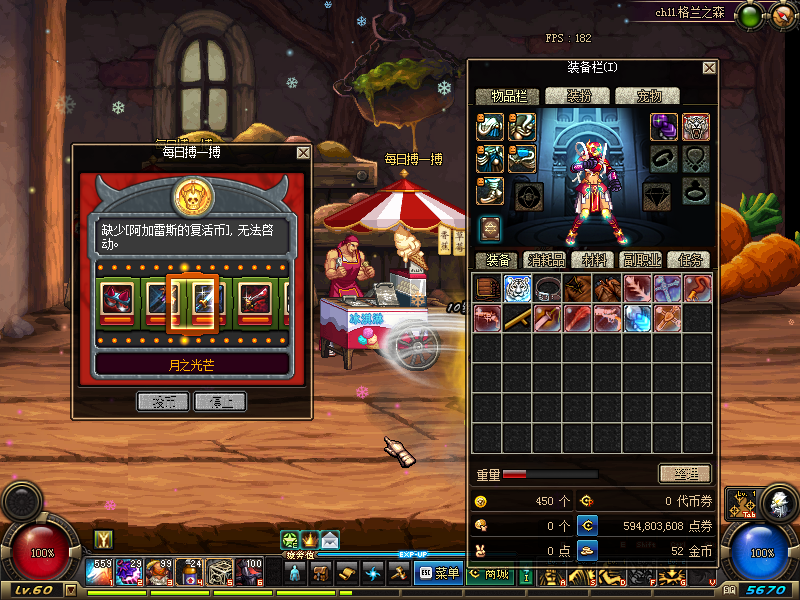The image size is (800, 600).
Task: Switch to the 宠物 pet tab
Action: 647,97
